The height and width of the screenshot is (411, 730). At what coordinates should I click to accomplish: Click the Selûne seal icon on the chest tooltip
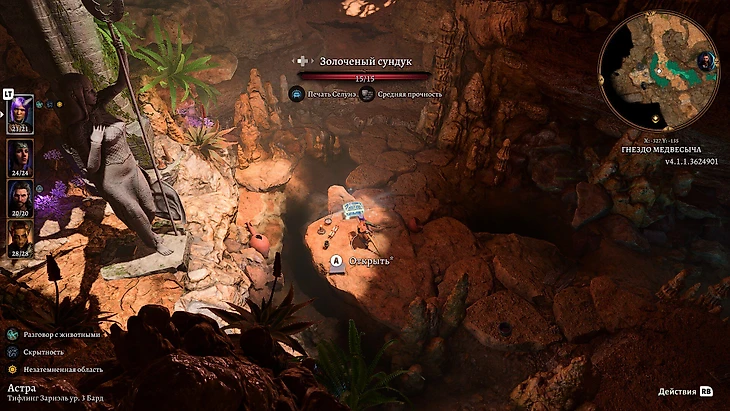296,94
